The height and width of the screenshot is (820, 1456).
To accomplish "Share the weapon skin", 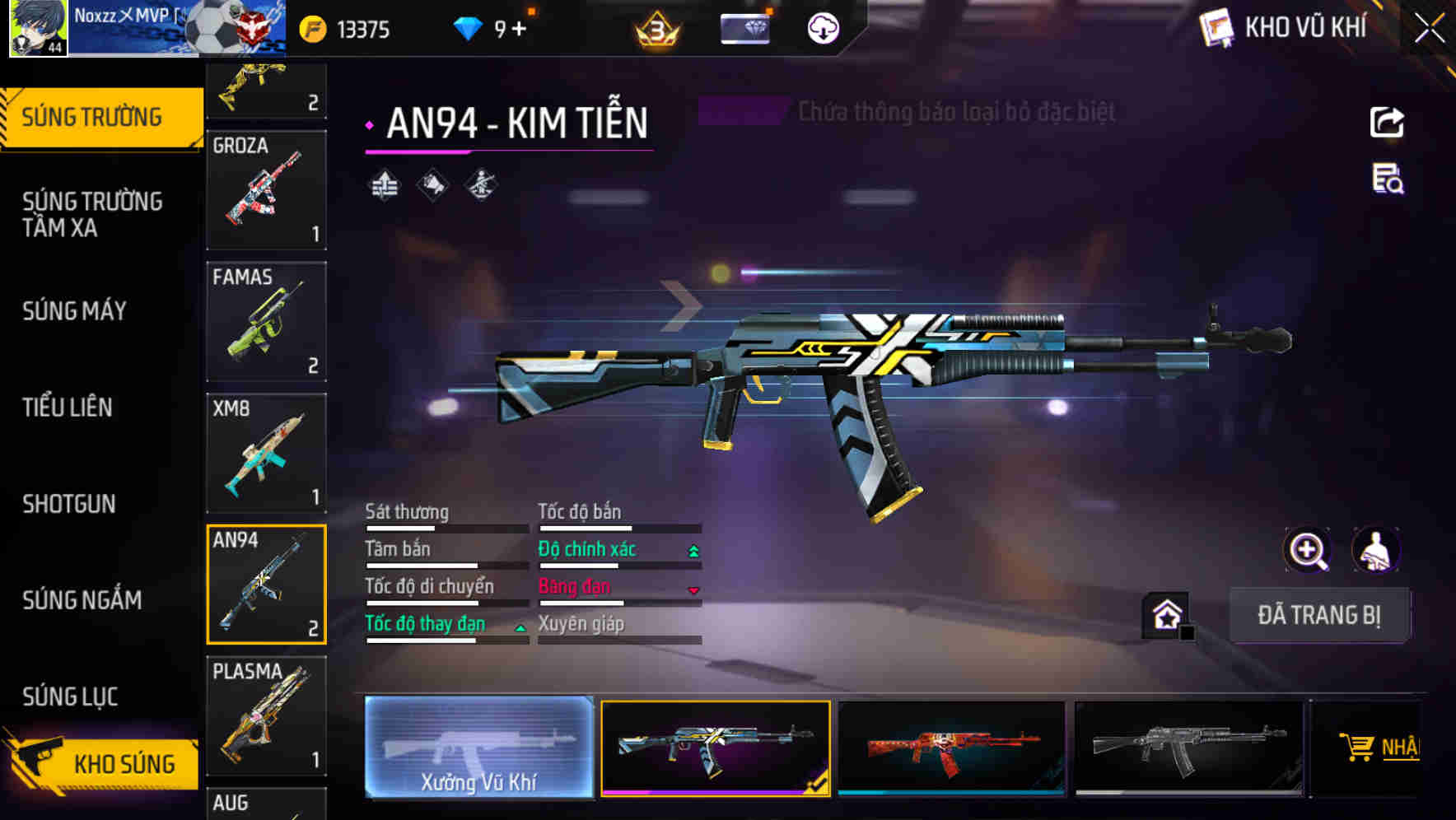I will (x=1387, y=123).
